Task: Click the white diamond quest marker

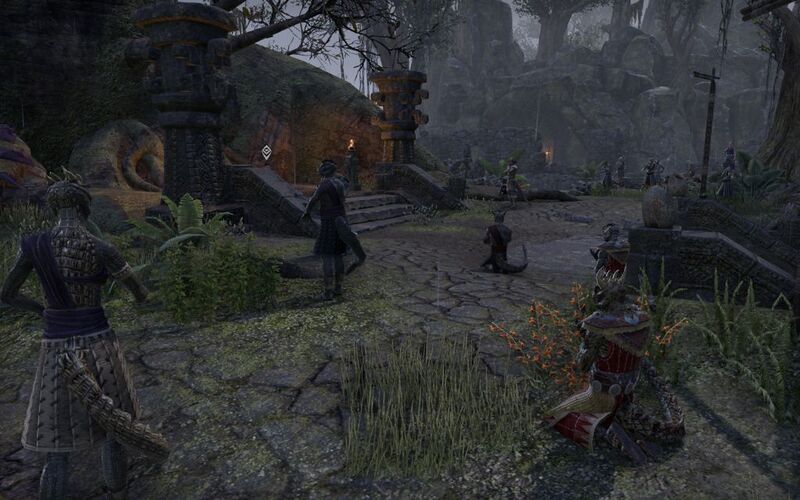Action: click(267, 153)
